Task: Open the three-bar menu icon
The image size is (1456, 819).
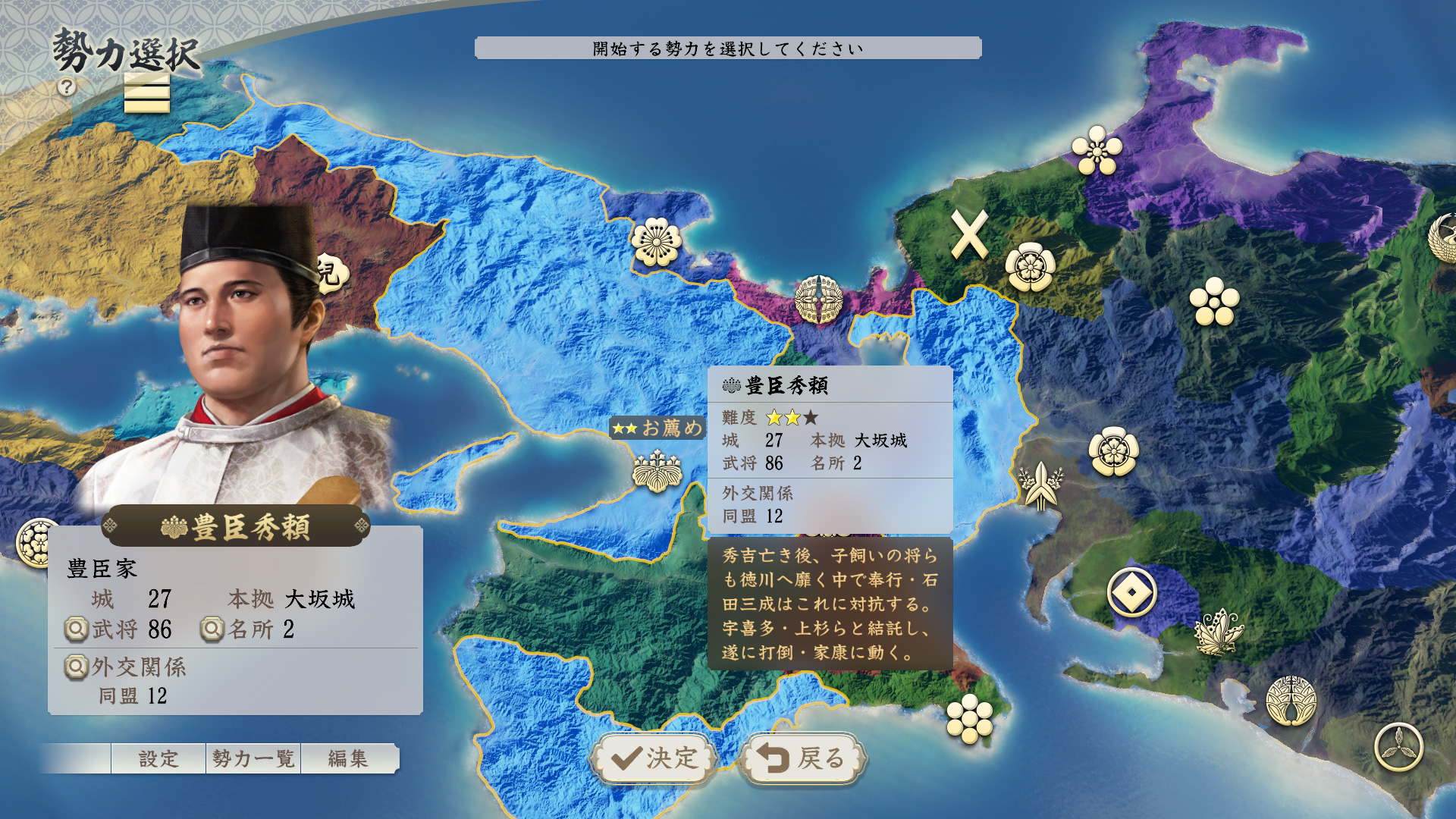Action: (146, 94)
